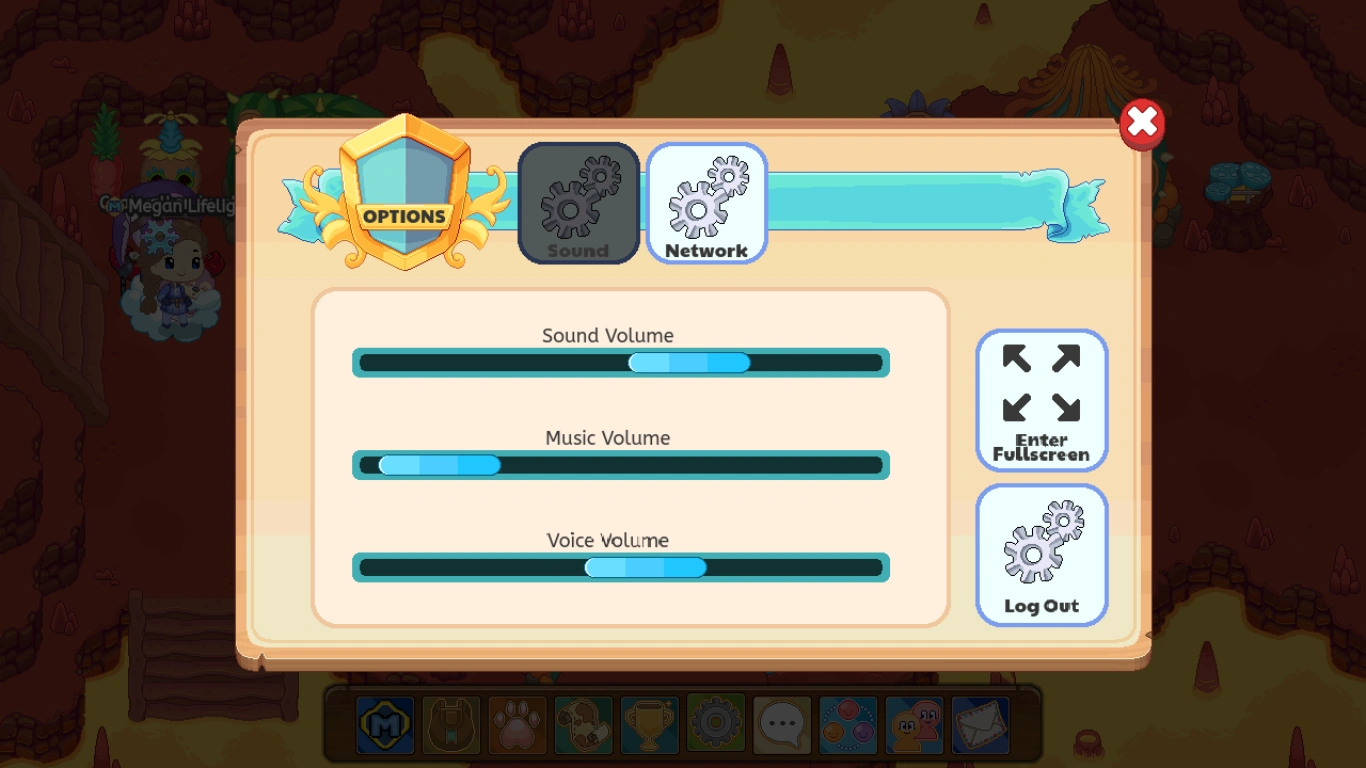Click the two-characters buddy icon
This screenshot has height=768, width=1366.
click(913, 725)
